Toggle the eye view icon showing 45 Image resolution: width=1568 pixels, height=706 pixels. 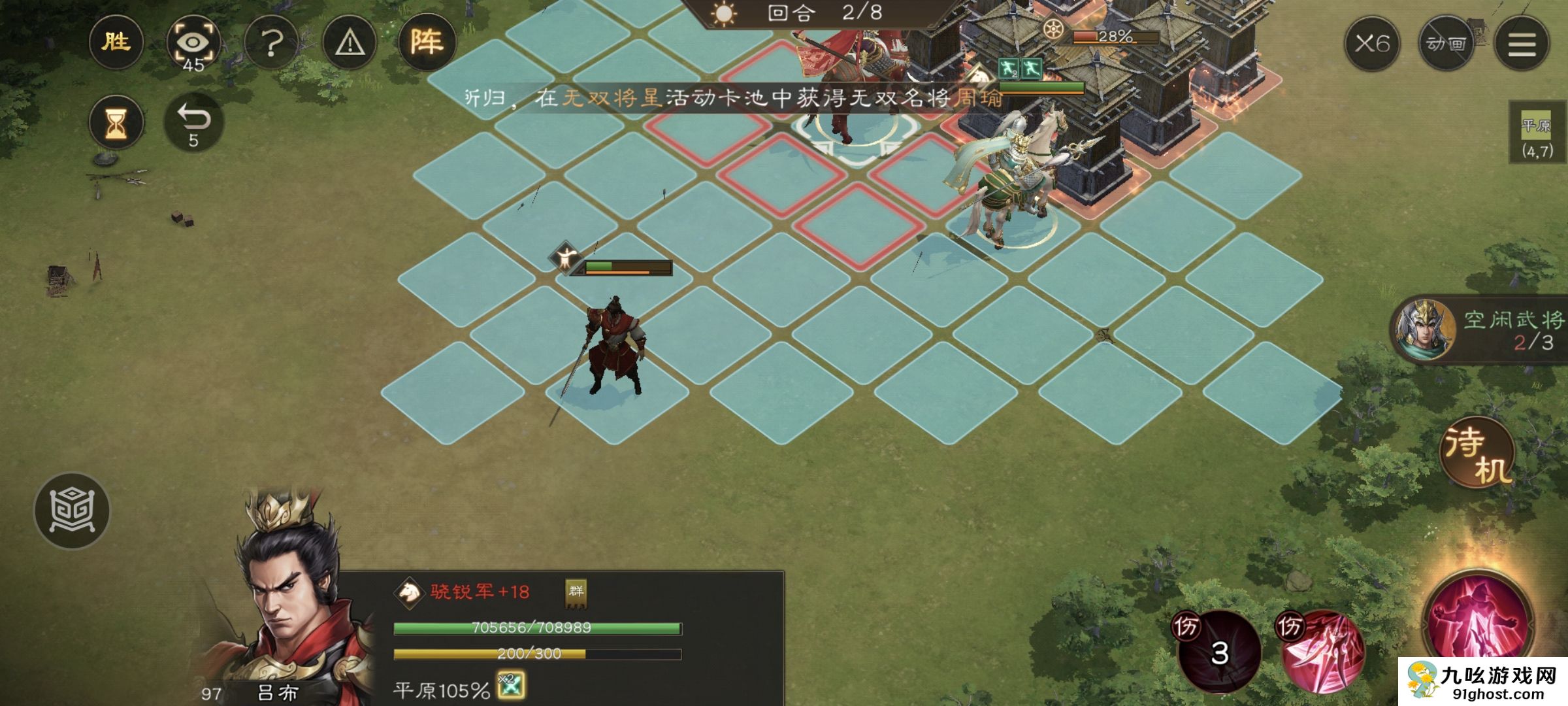(193, 44)
